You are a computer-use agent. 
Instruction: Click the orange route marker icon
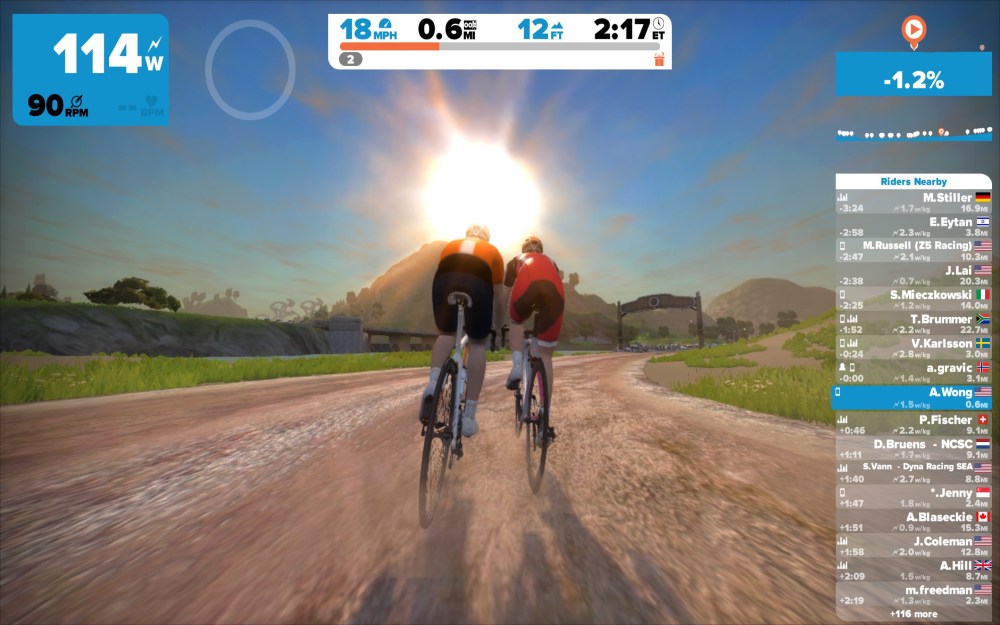click(912, 30)
